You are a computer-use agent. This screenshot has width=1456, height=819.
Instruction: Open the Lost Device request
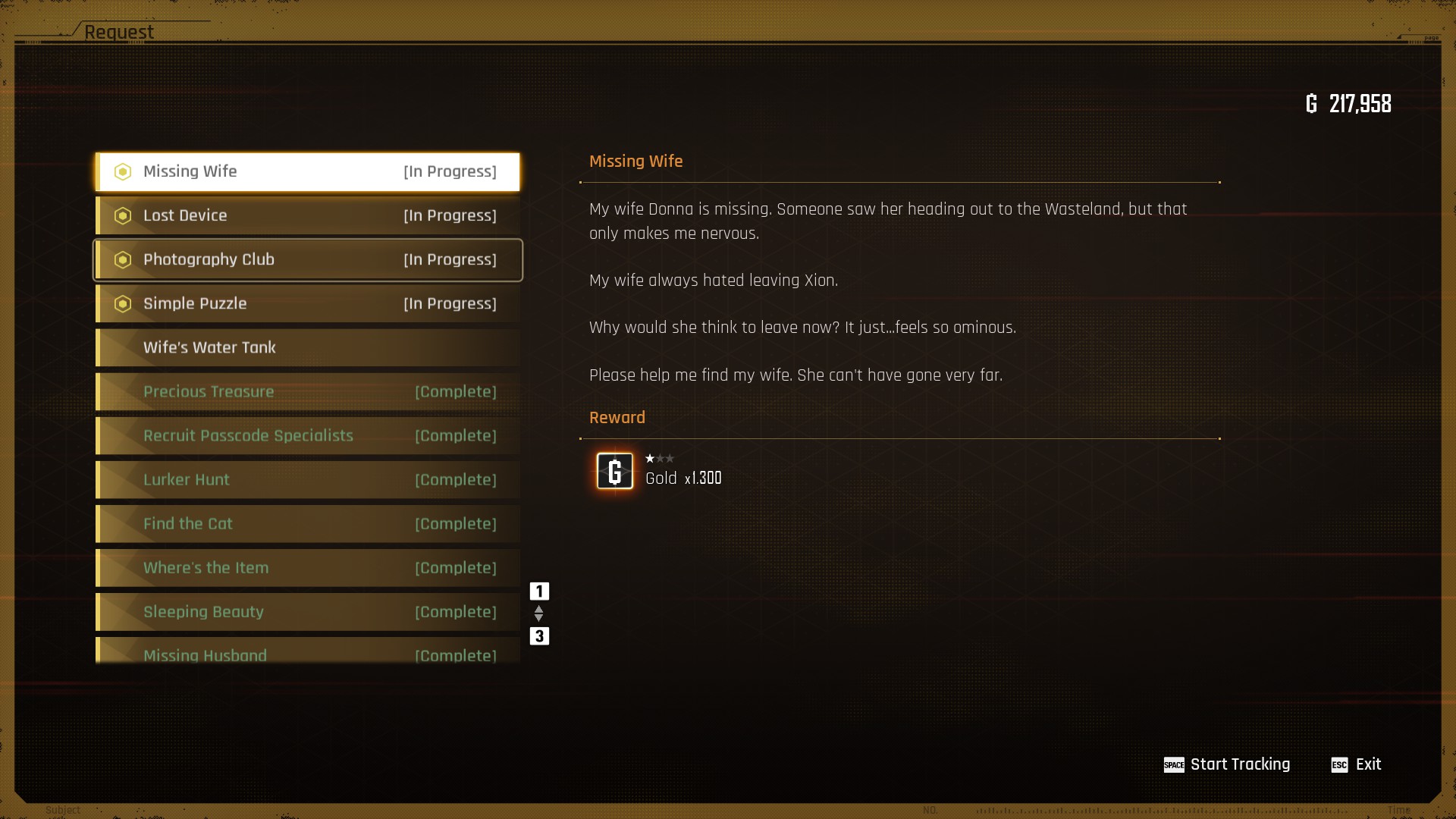tap(307, 216)
